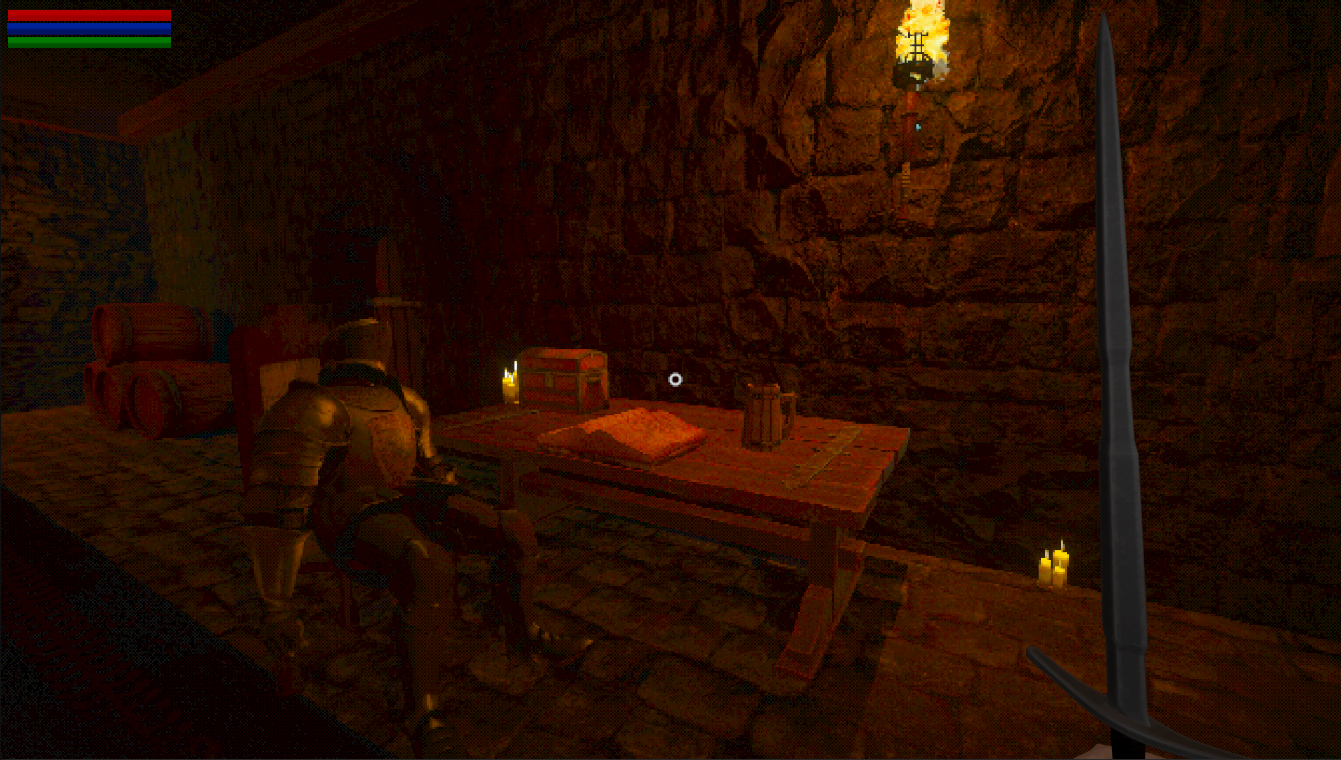
Task: Click the circular crosshair reticle
Action: (x=674, y=379)
